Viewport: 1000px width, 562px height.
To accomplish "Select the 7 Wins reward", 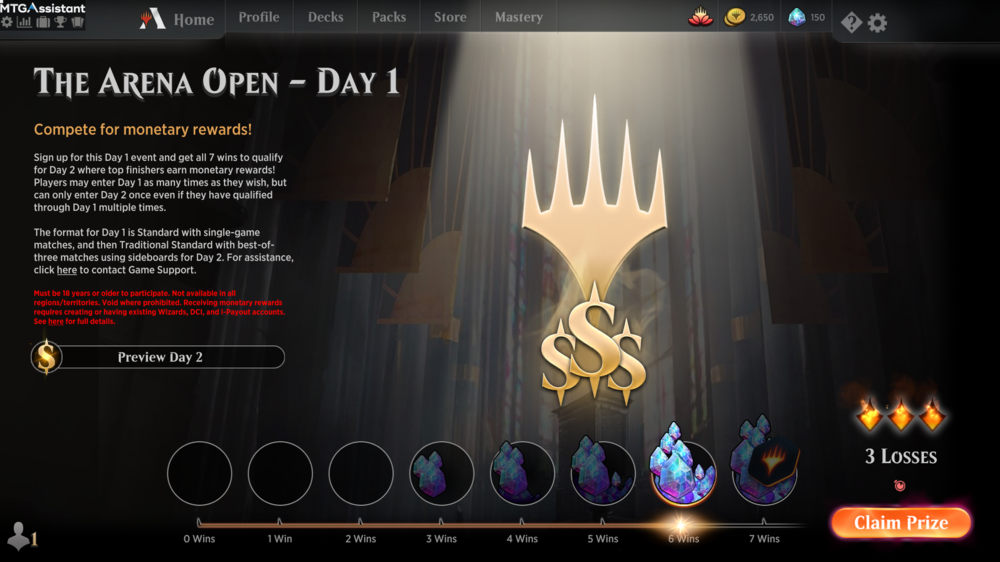I will click(765, 472).
